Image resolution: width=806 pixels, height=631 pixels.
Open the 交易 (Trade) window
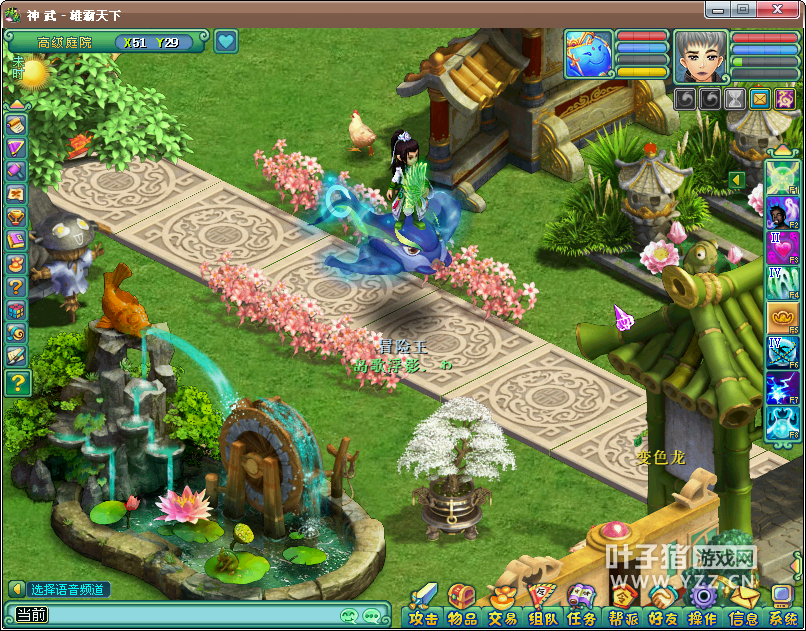pos(502,605)
